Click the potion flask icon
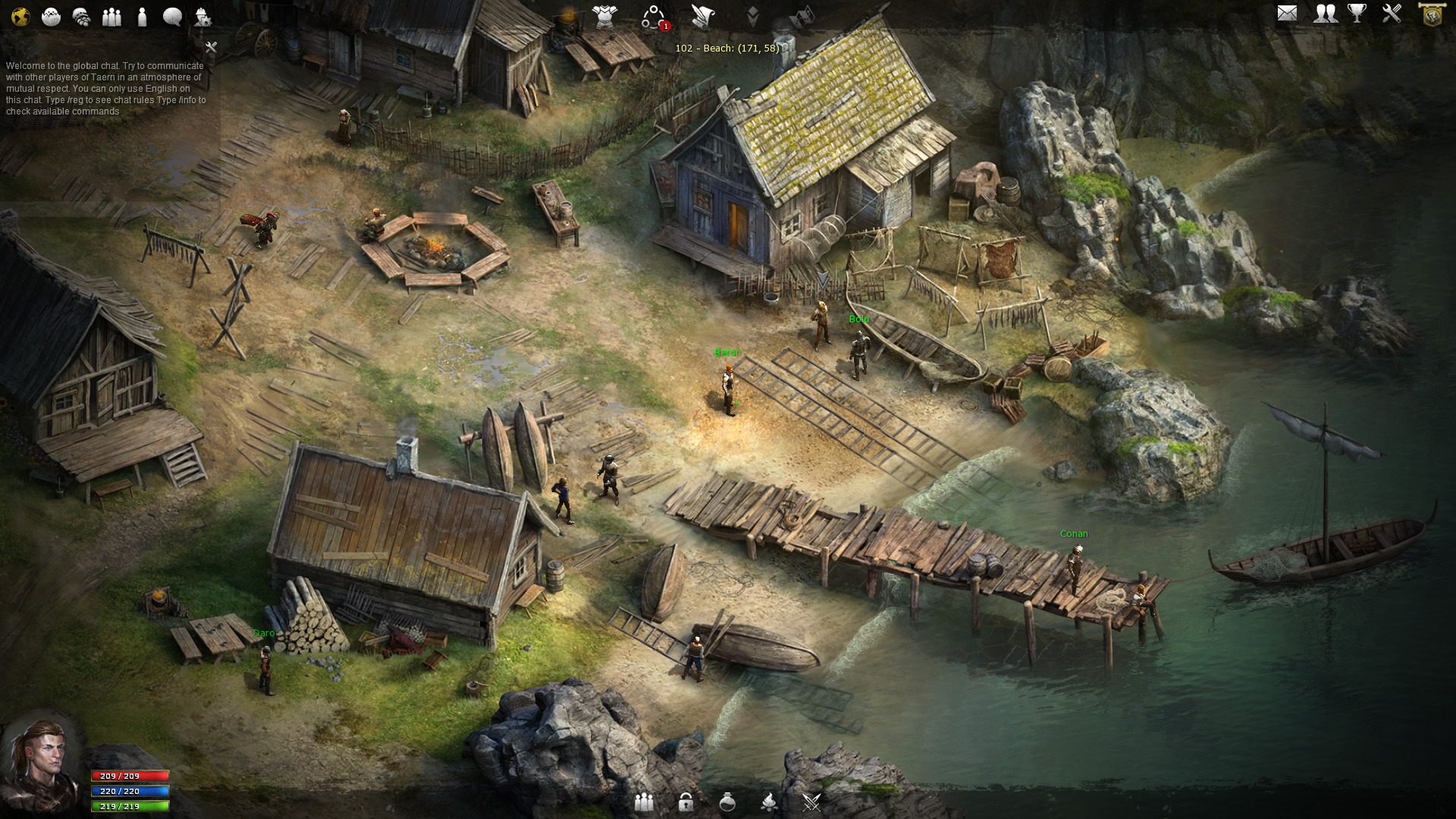The width and height of the screenshot is (1456, 819). (x=727, y=802)
